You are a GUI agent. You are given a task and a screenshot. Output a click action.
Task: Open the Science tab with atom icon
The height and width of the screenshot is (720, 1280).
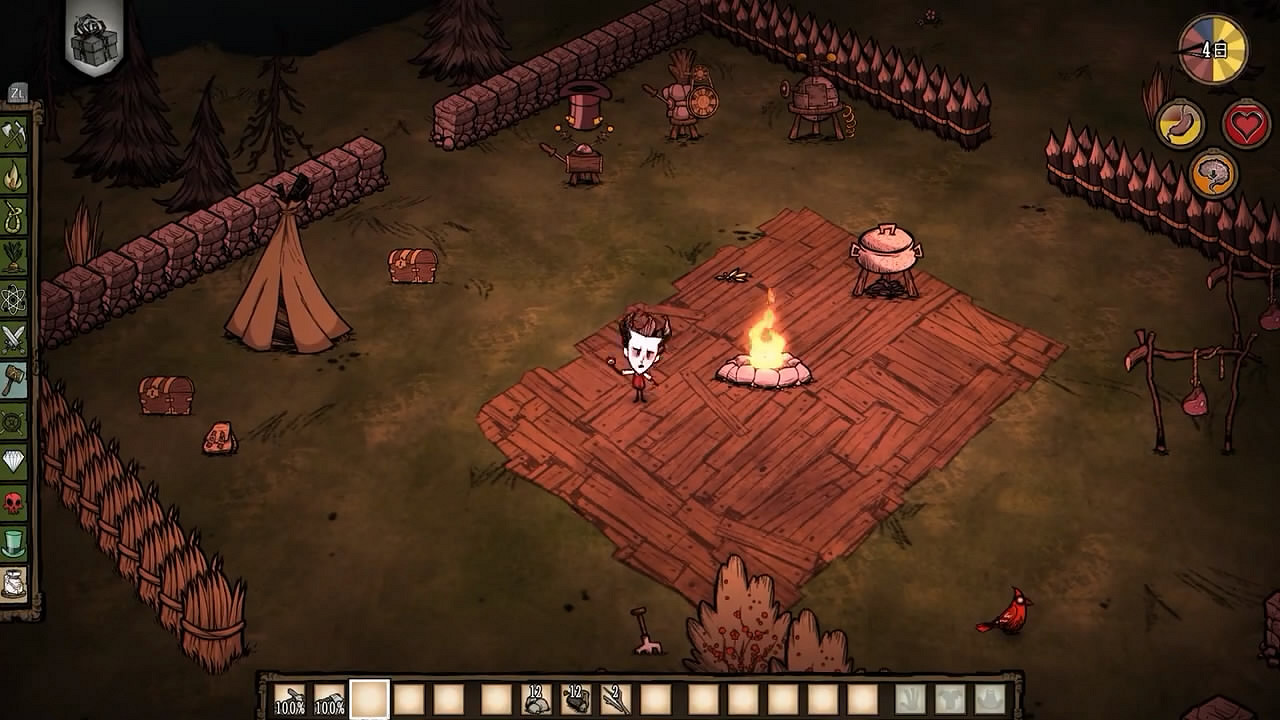click(x=13, y=298)
